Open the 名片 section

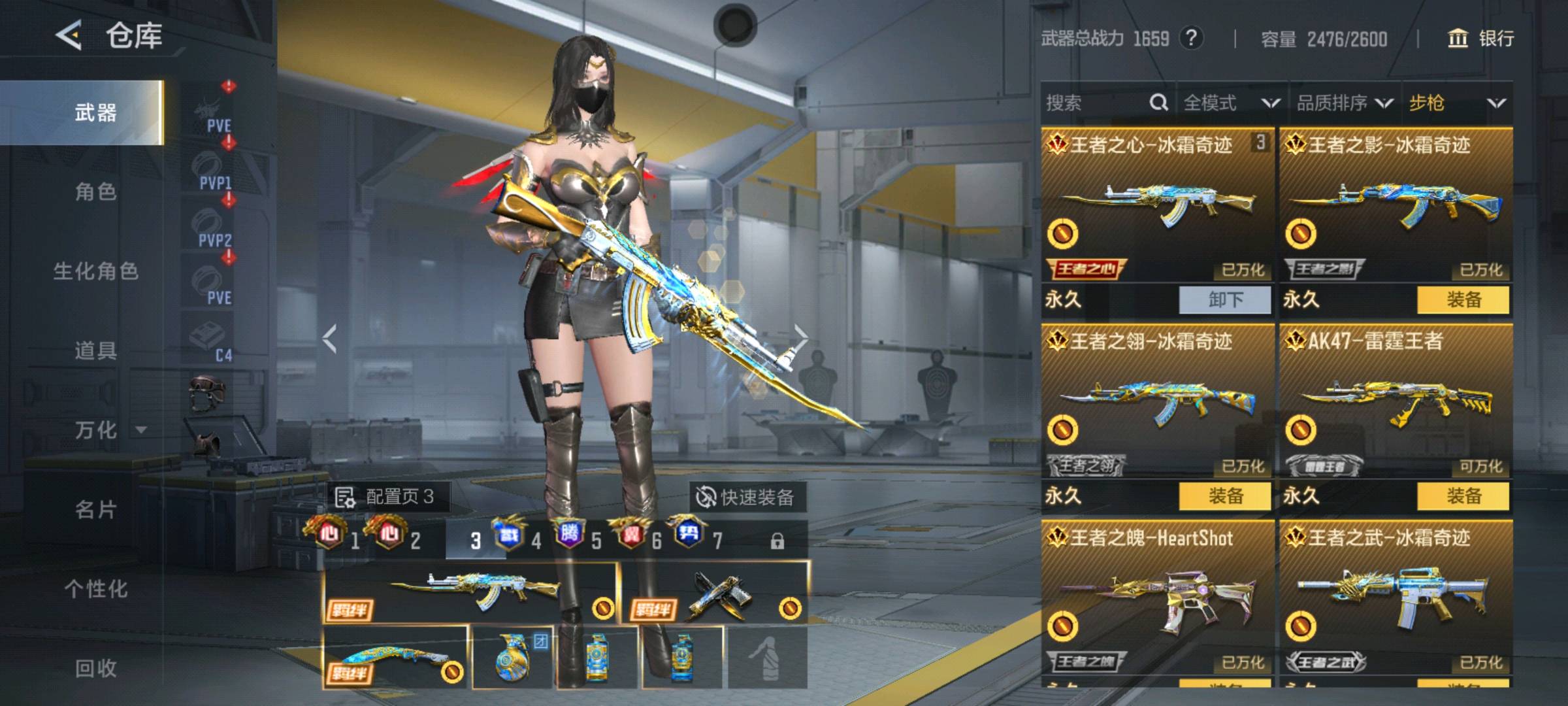pos(95,509)
